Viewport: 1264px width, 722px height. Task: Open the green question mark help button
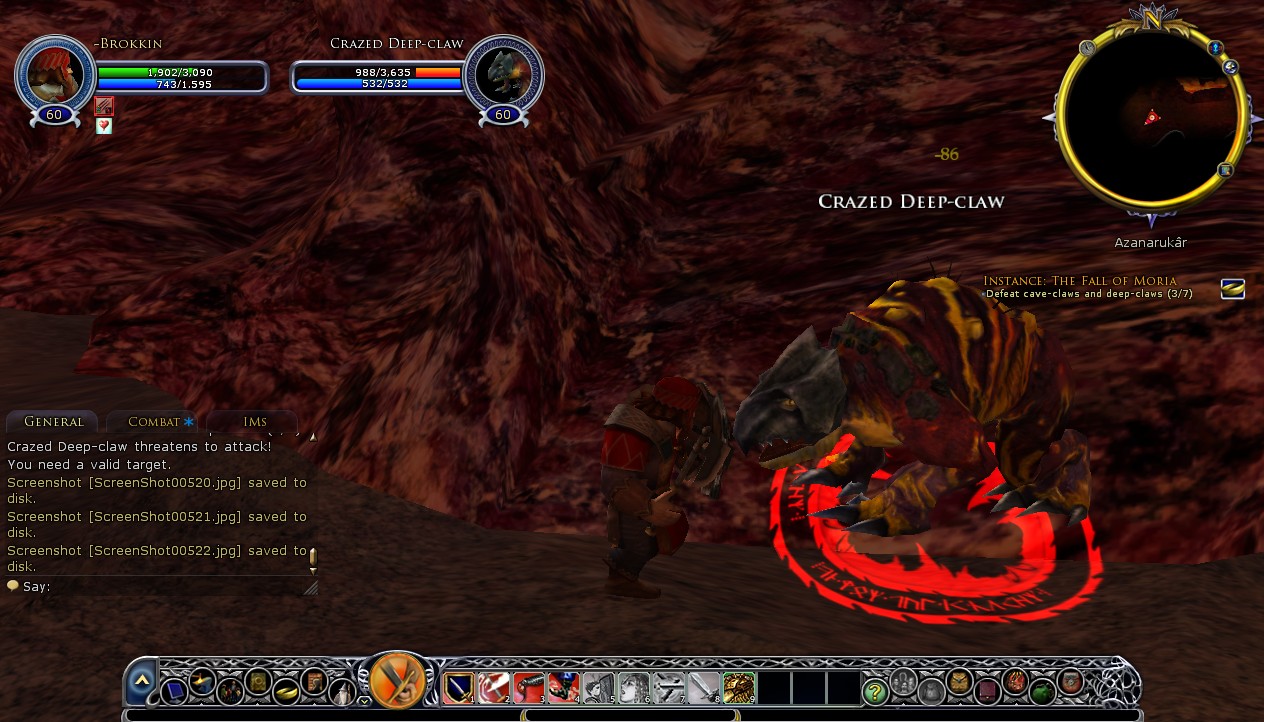pos(875,690)
